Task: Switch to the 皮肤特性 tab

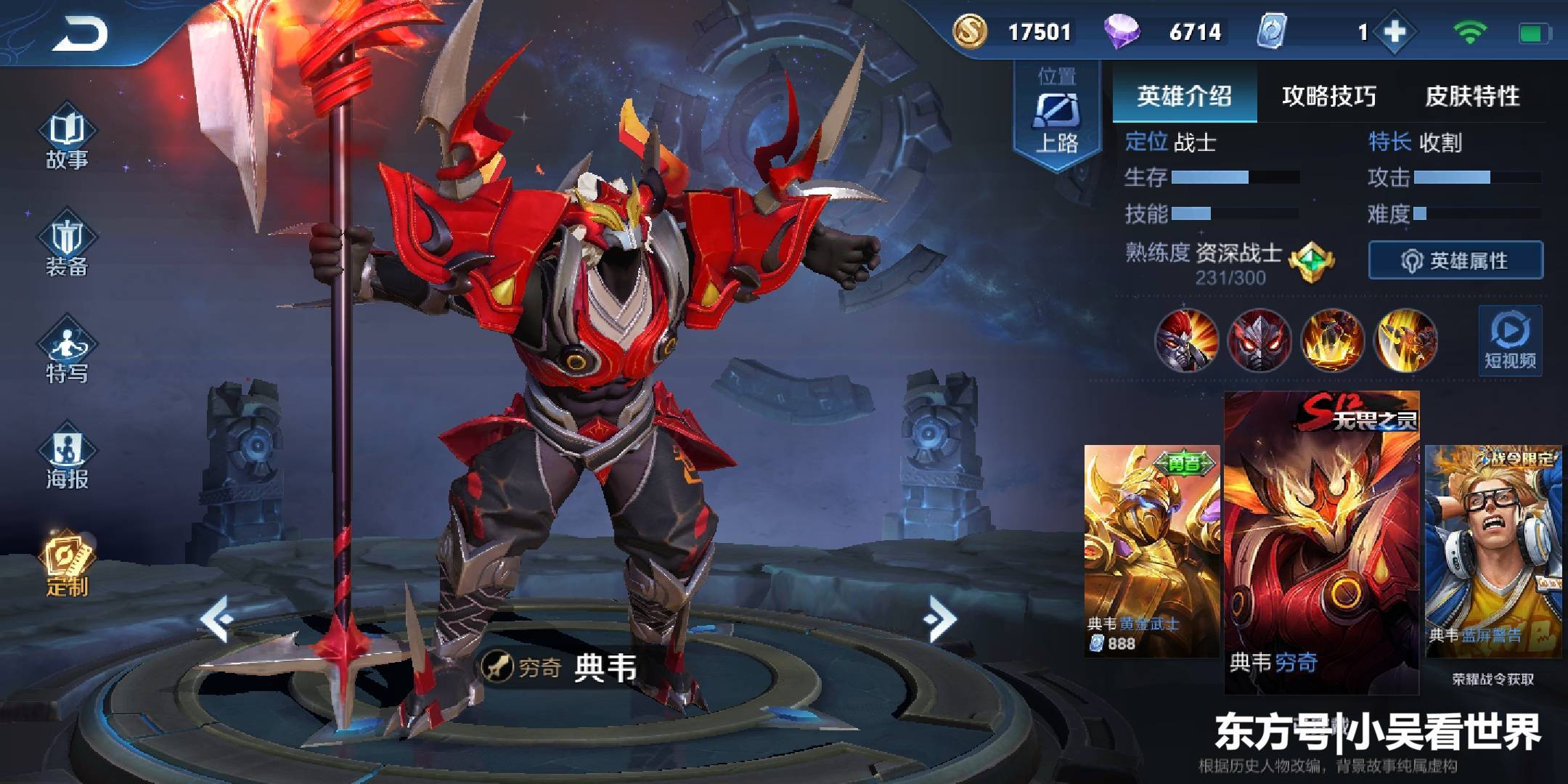Action: click(1472, 96)
